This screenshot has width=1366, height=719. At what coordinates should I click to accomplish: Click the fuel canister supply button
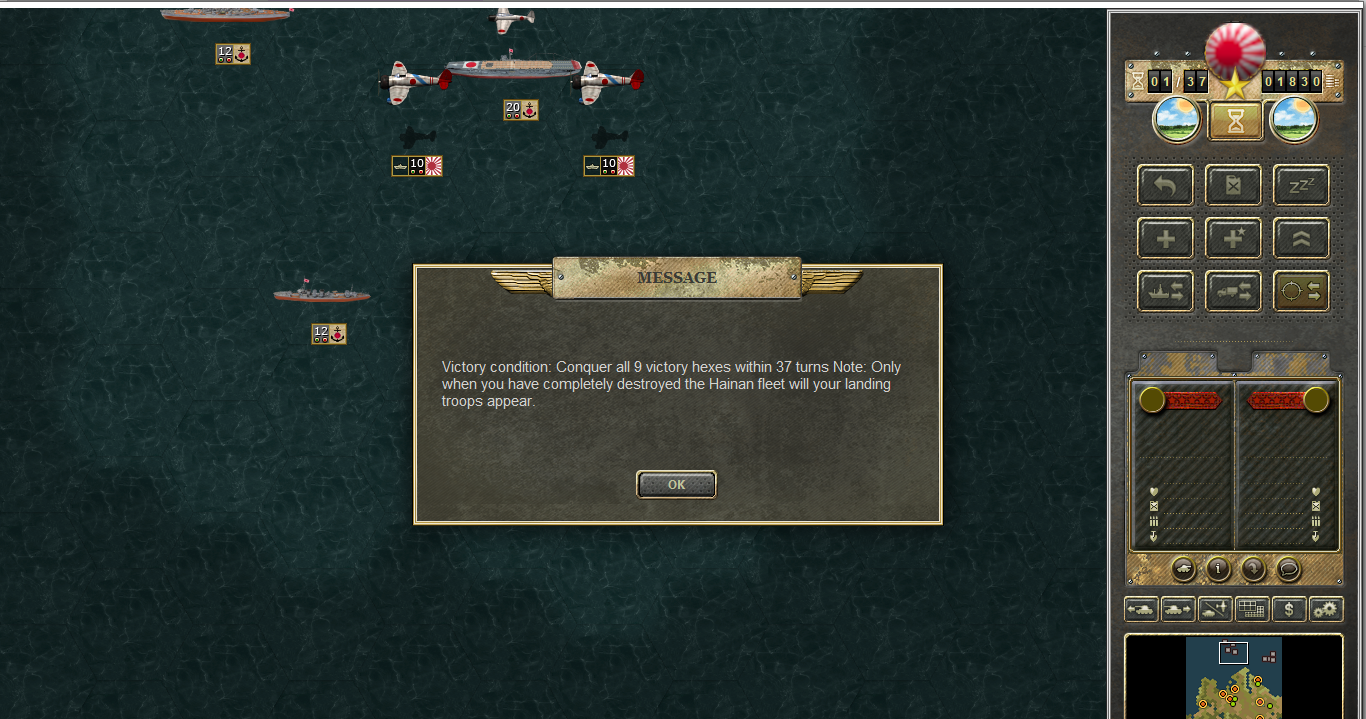point(1233,185)
